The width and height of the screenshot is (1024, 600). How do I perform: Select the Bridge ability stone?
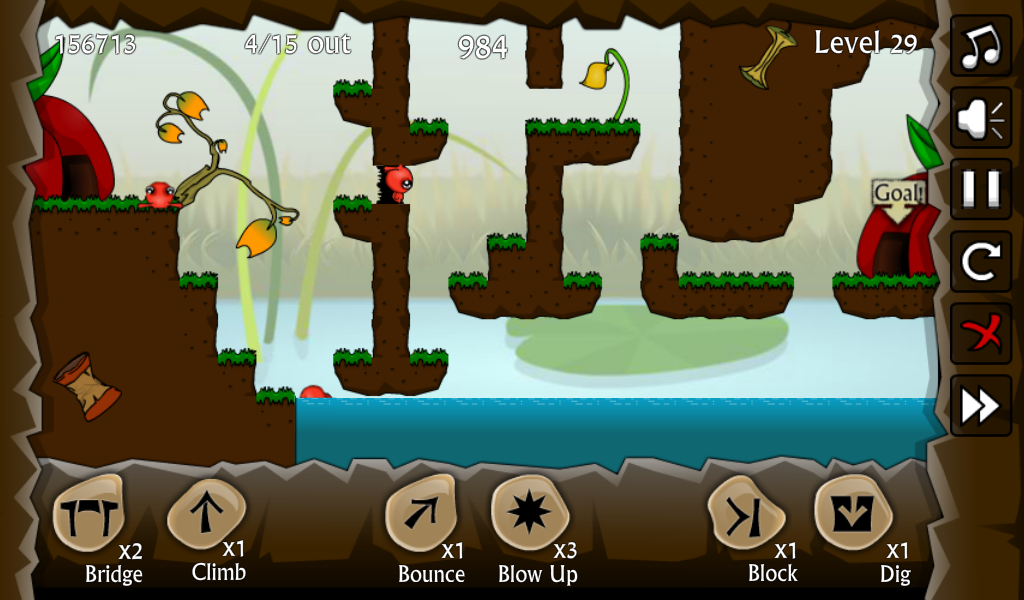tap(88, 514)
